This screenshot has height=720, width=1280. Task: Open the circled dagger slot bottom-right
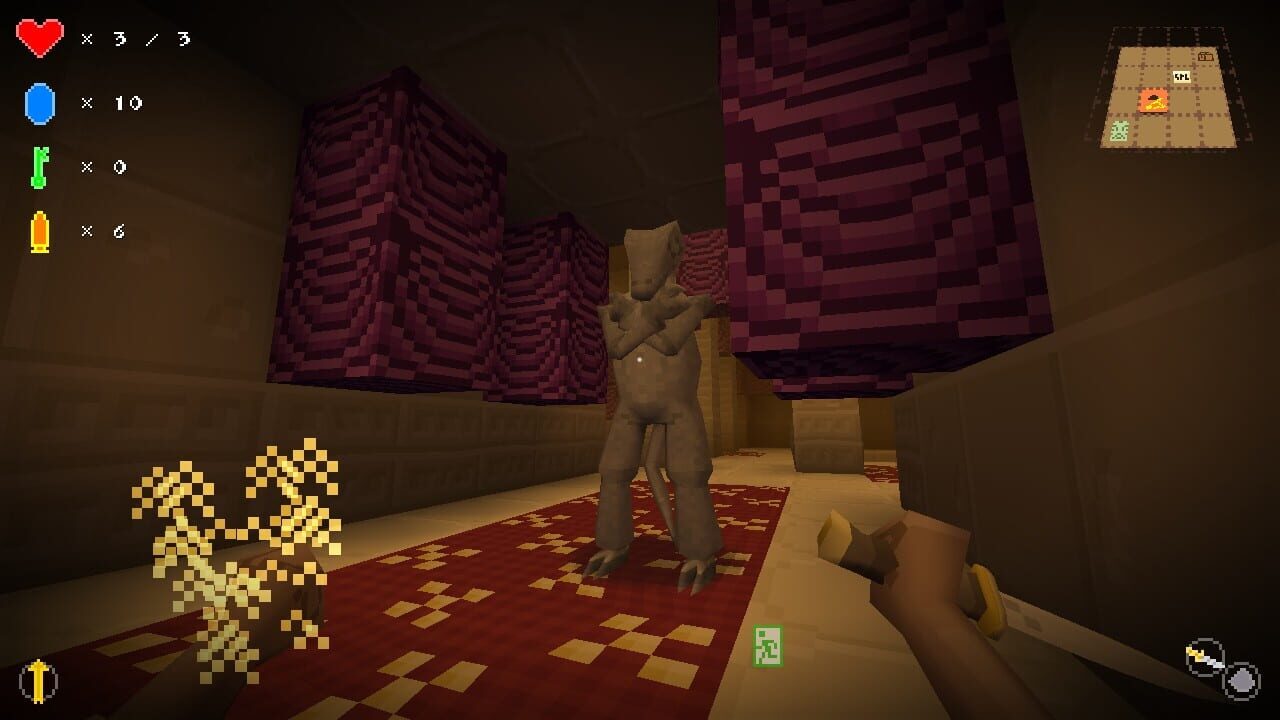pyautogui.click(x=1204, y=654)
